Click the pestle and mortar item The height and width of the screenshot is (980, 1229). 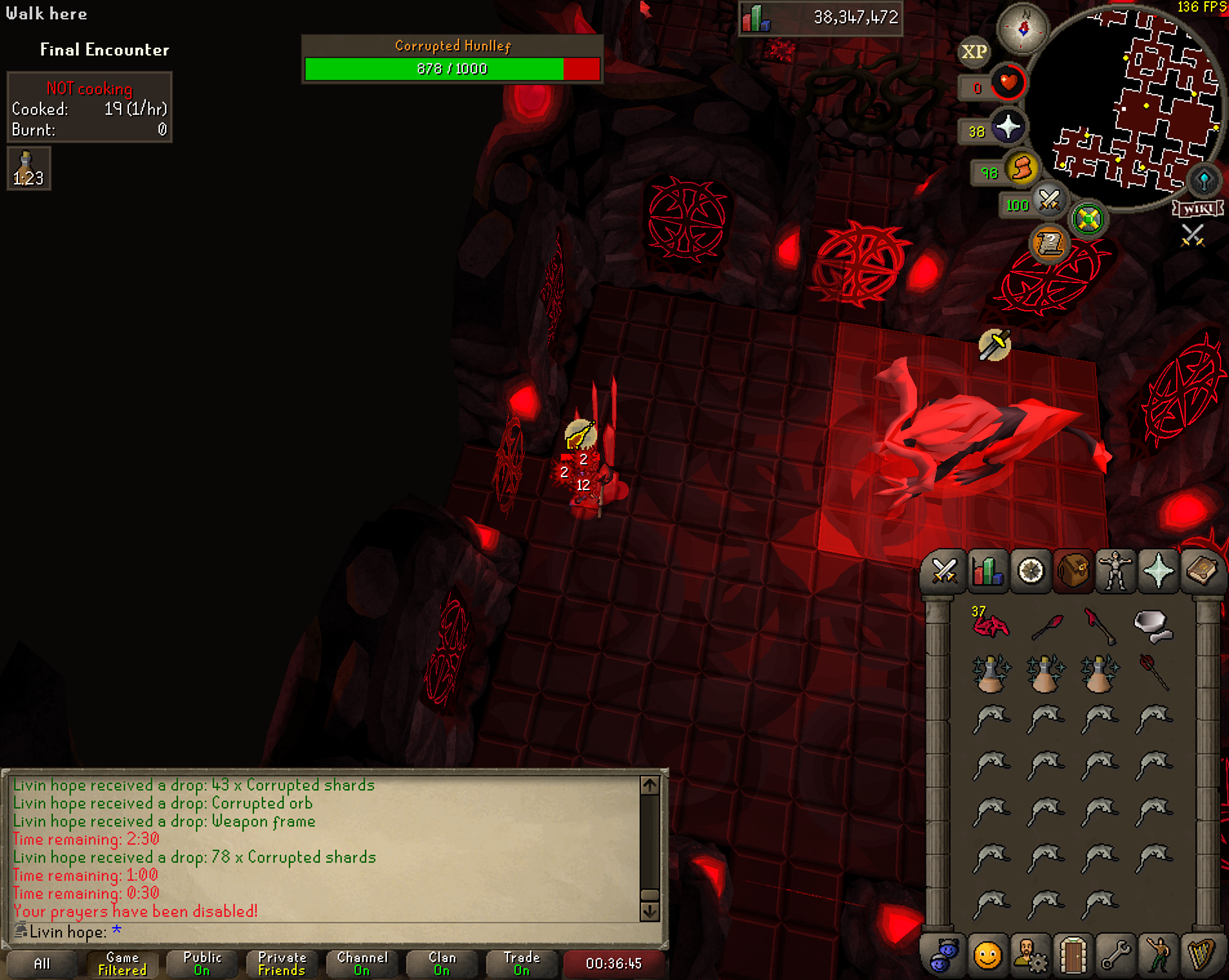[x=1153, y=624]
